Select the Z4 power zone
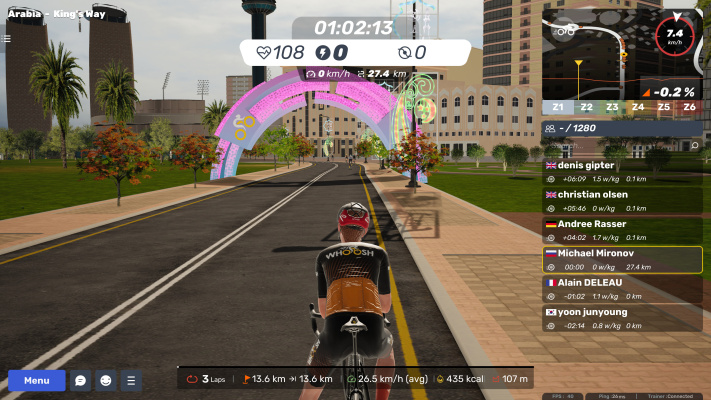 coord(637,107)
